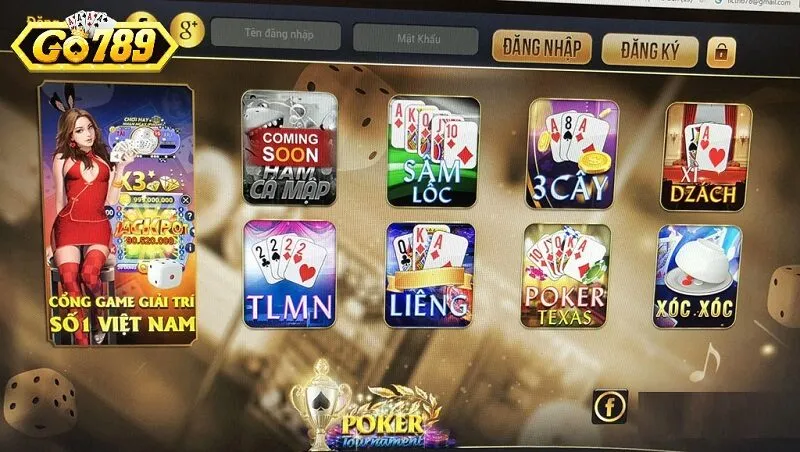The width and height of the screenshot is (800, 452).
Task: Open the Hàm Cá Mập coming soon tile
Action: click(x=288, y=147)
